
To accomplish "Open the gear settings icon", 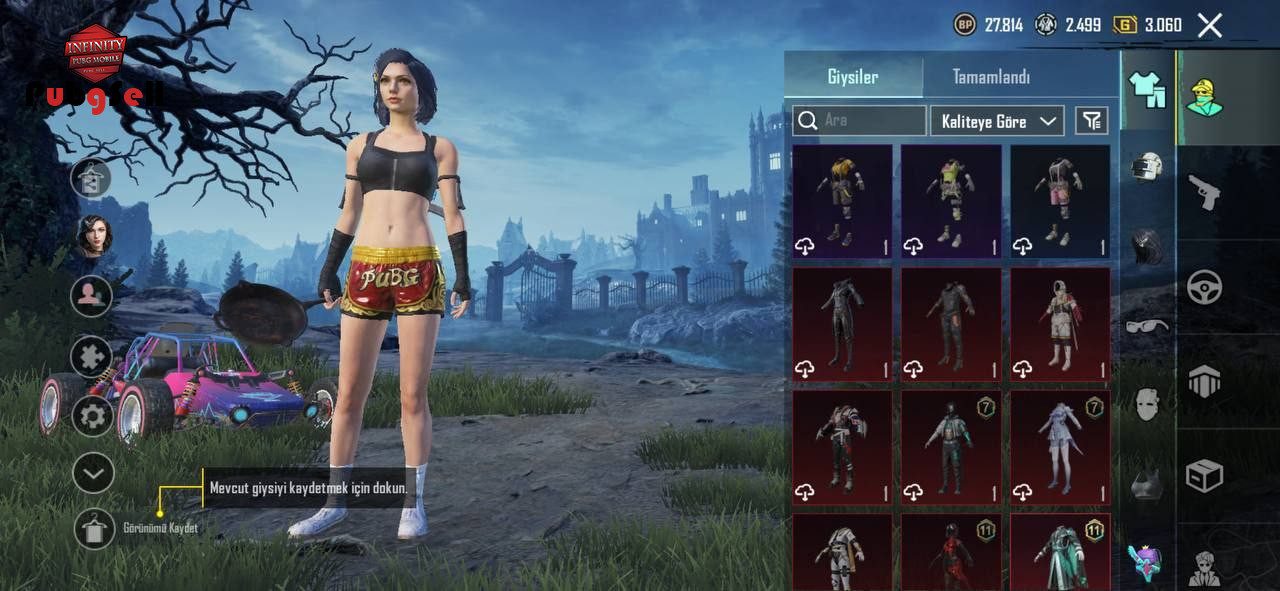I will pos(93,415).
